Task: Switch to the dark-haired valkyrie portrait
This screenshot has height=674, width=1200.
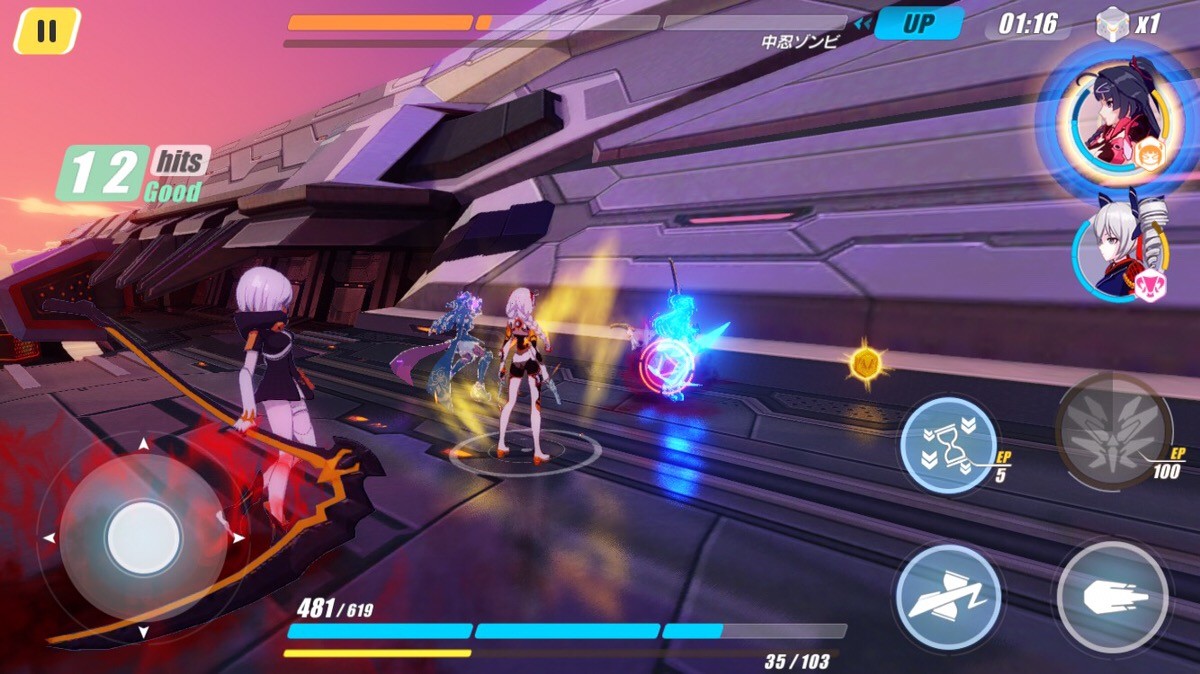Action: tap(1111, 120)
